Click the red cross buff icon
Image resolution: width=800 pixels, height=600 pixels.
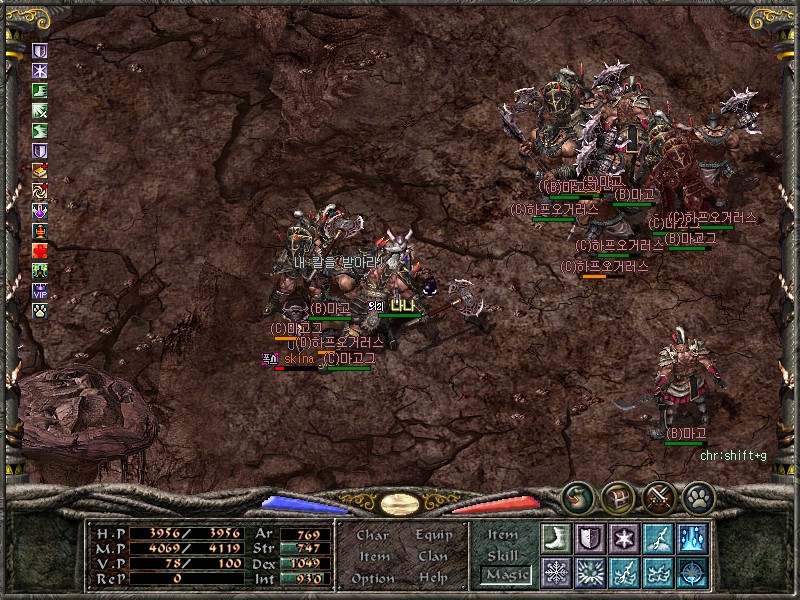pos(40,251)
